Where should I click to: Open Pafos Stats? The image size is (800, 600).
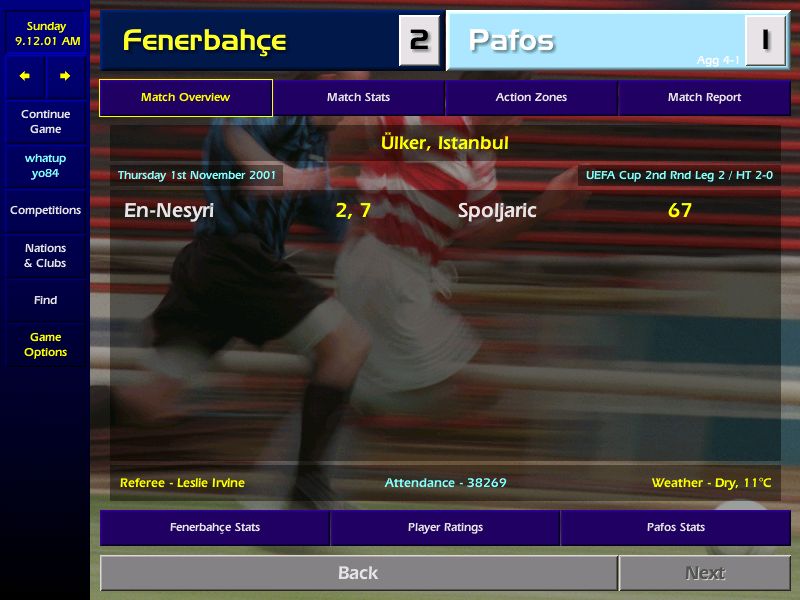point(676,528)
